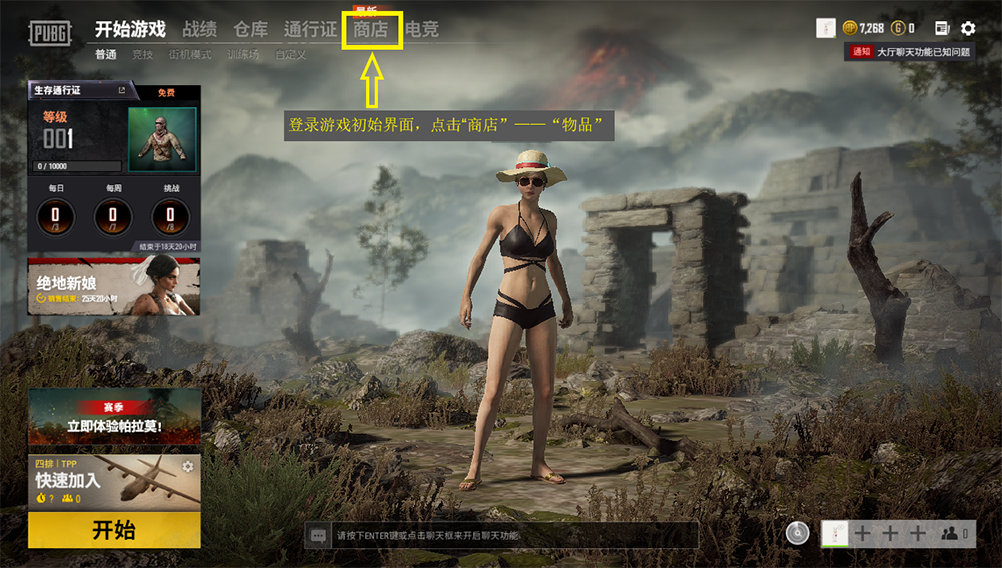This screenshot has width=1002, height=568.
Task: Open the 快速加入 match settings gear
Action: pyautogui.click(x=187, y=467)
